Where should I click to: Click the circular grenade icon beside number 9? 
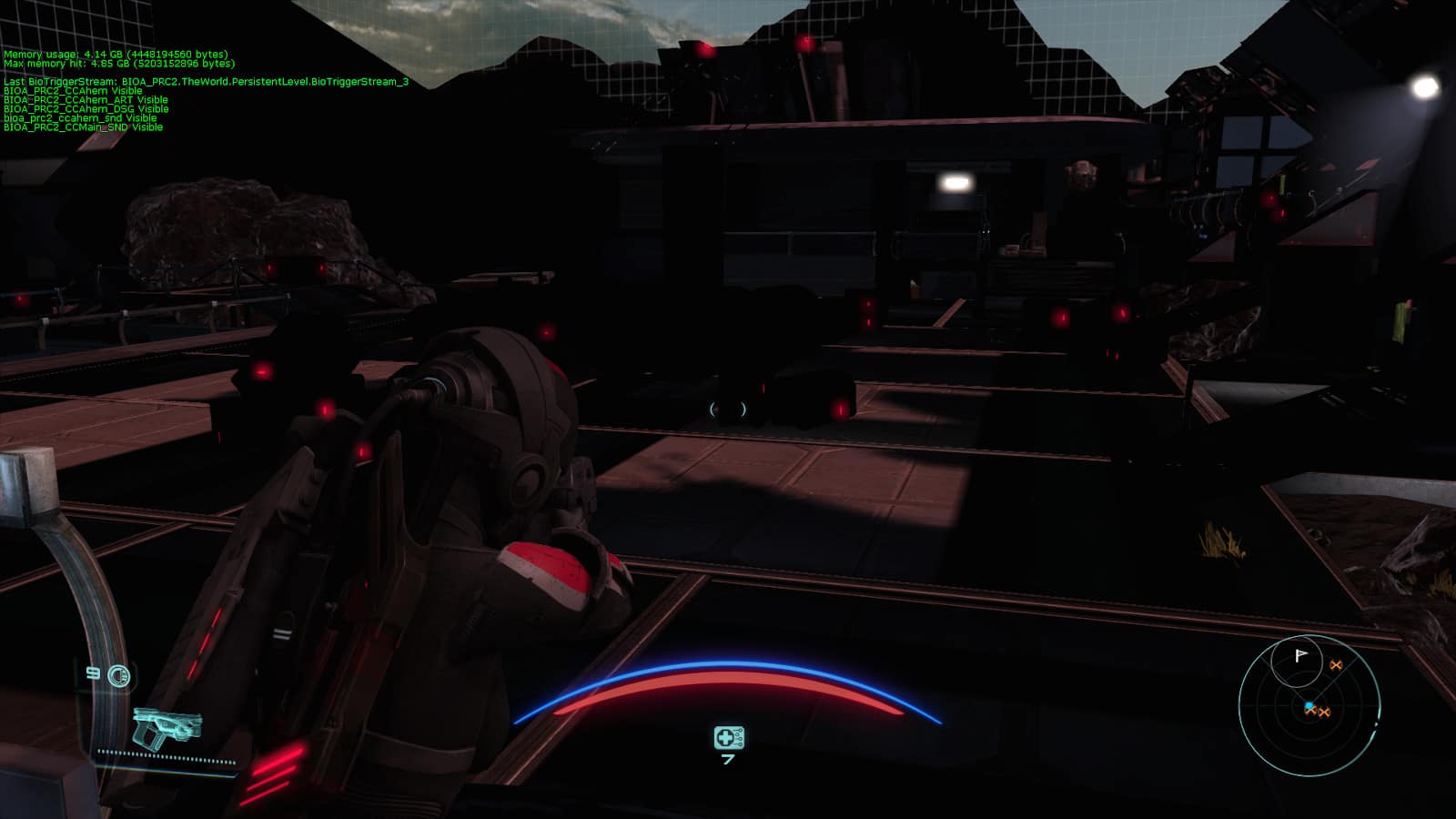[117, 676]
